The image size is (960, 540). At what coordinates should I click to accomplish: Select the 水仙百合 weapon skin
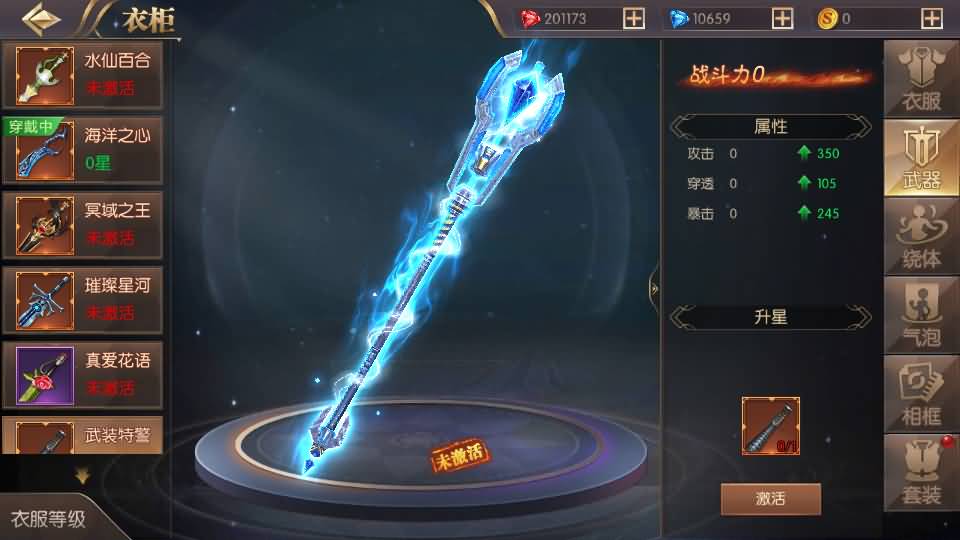pos(84,74)
